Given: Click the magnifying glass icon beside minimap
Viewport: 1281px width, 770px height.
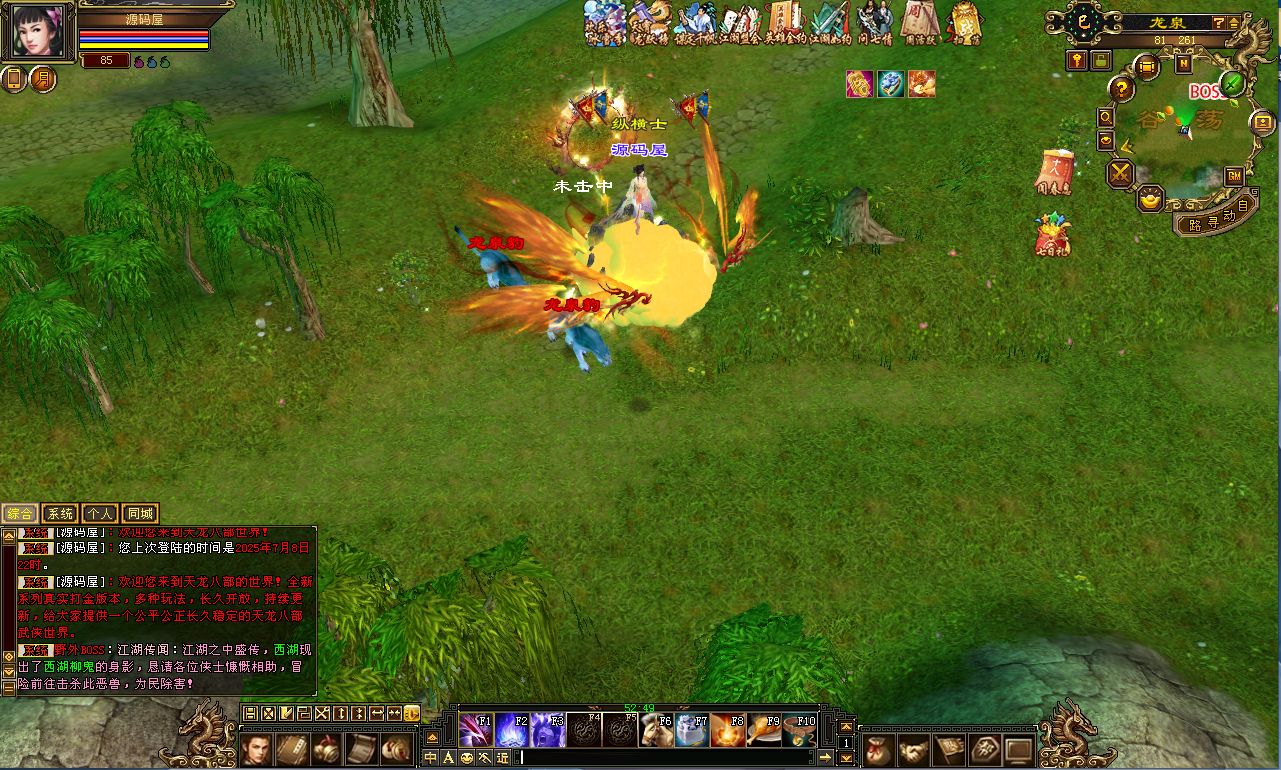Looking at the screenshot, I should tap(1106, 118).
